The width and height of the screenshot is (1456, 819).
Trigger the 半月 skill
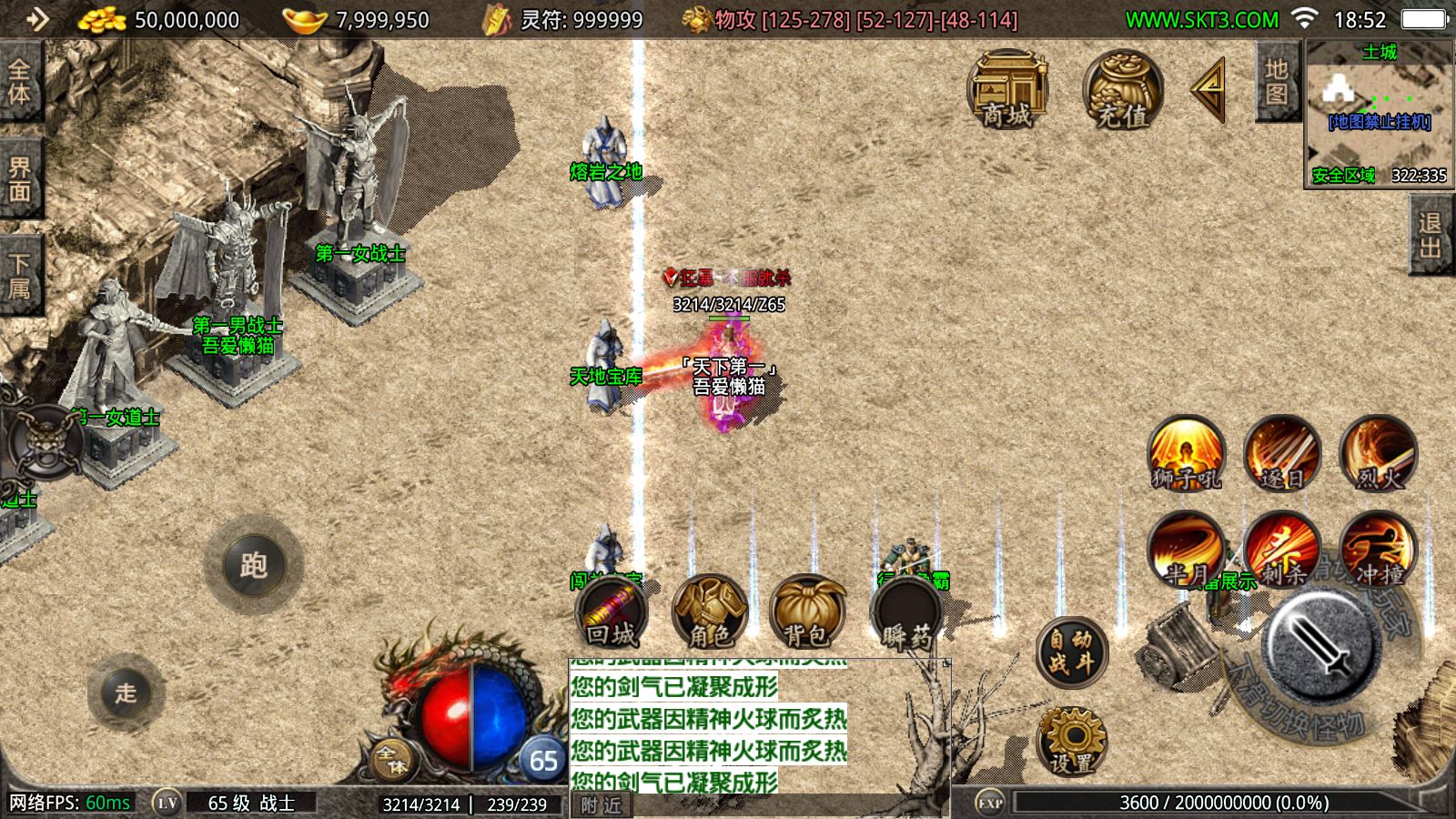1186,550
